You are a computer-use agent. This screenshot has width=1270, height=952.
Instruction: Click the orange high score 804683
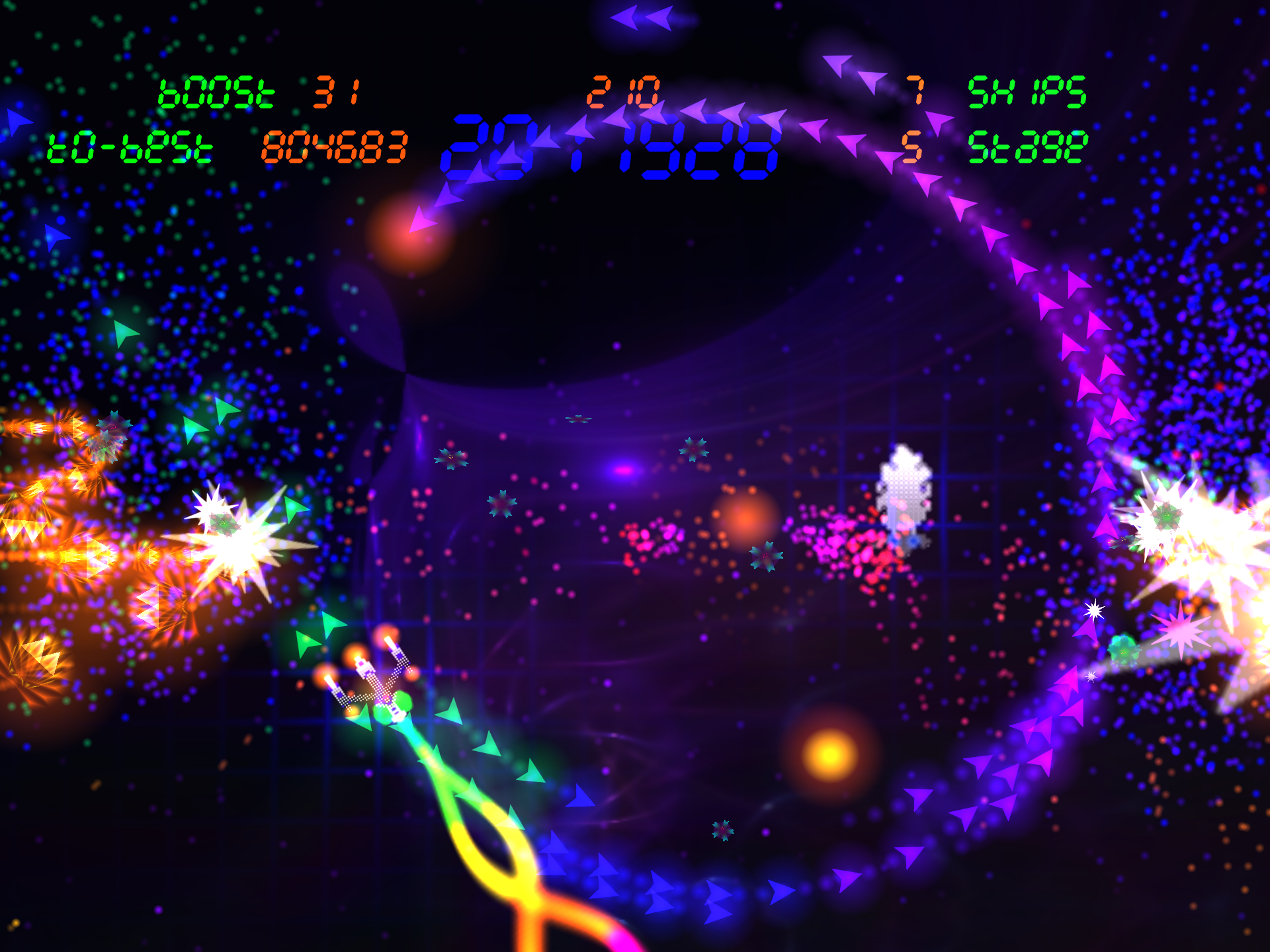(334, 149)
